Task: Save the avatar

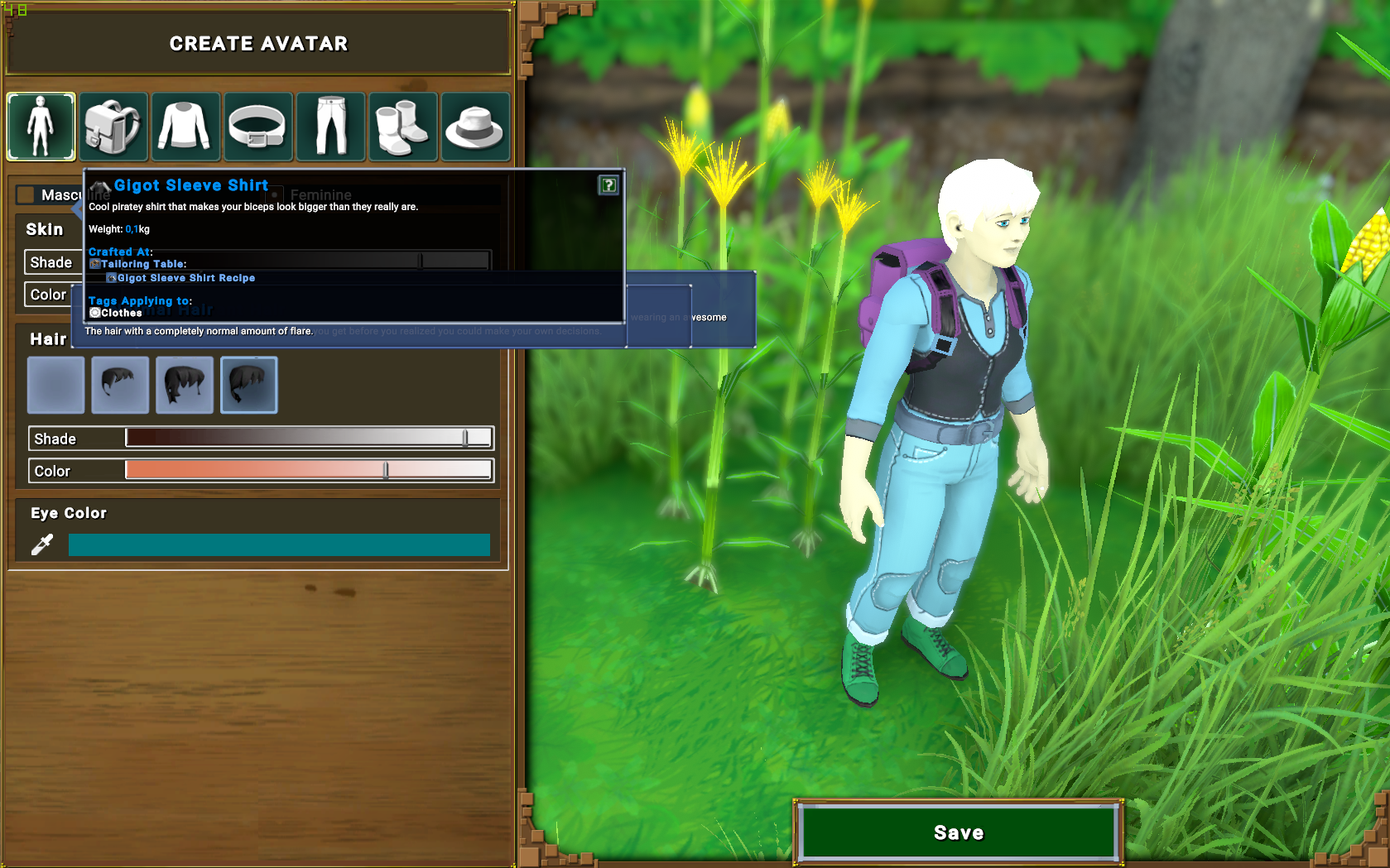Action: click(x=958, y=832)
